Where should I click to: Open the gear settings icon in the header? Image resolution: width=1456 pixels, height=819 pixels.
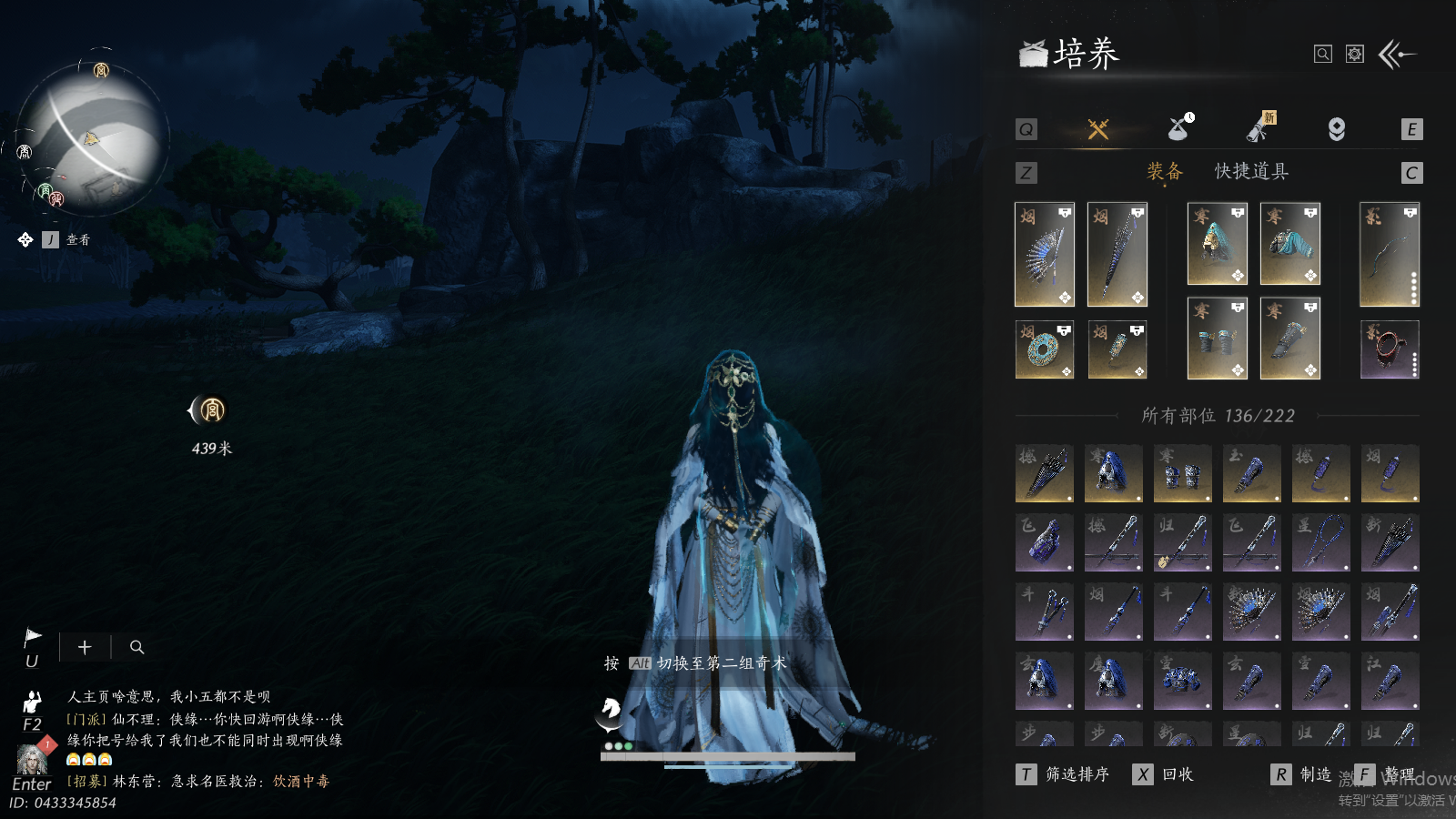point(1355,55)
